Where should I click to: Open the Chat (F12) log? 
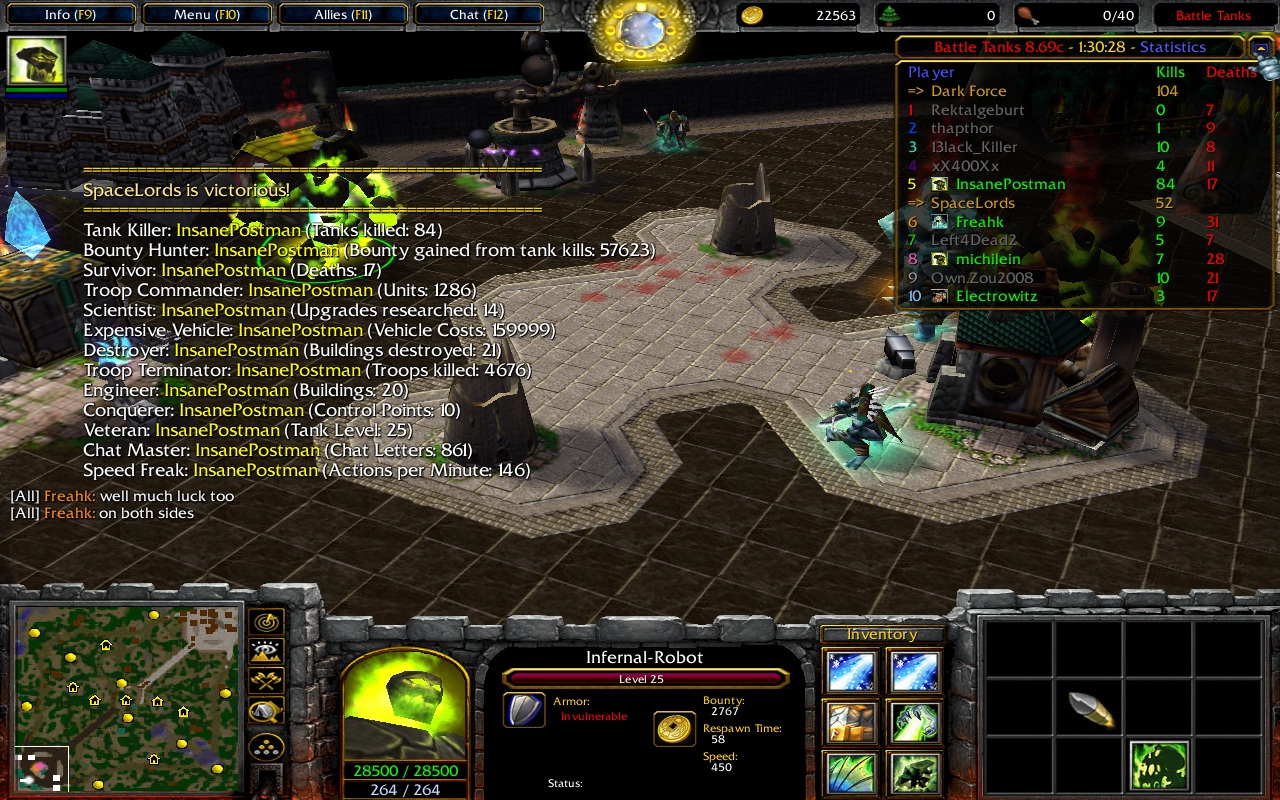[x=478, y=15]
